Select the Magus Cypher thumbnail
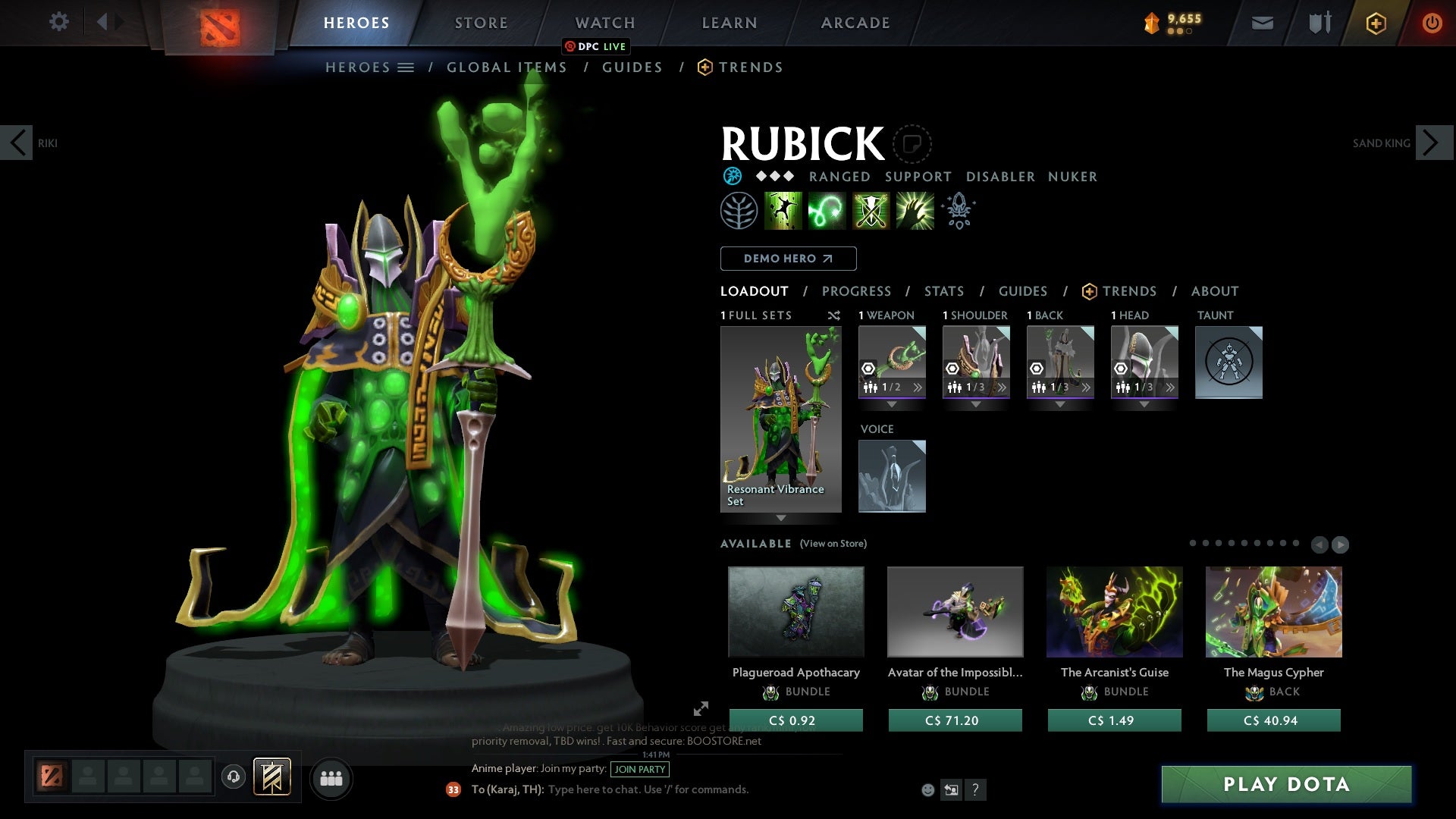This screenshot has width=1456, height=819. click(x=1273, y=611)
